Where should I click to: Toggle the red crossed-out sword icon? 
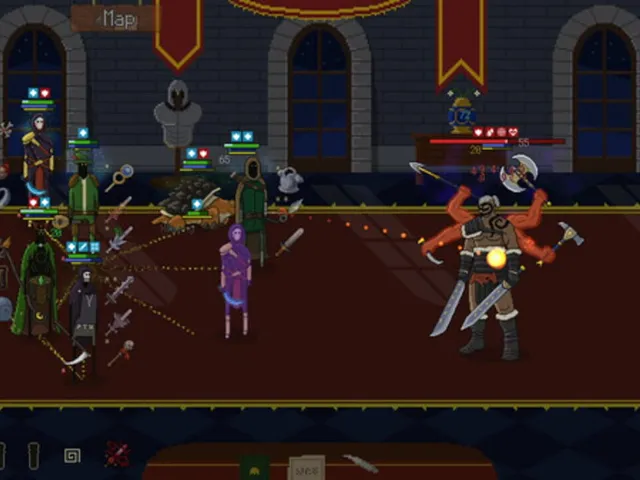coord(117,454)
